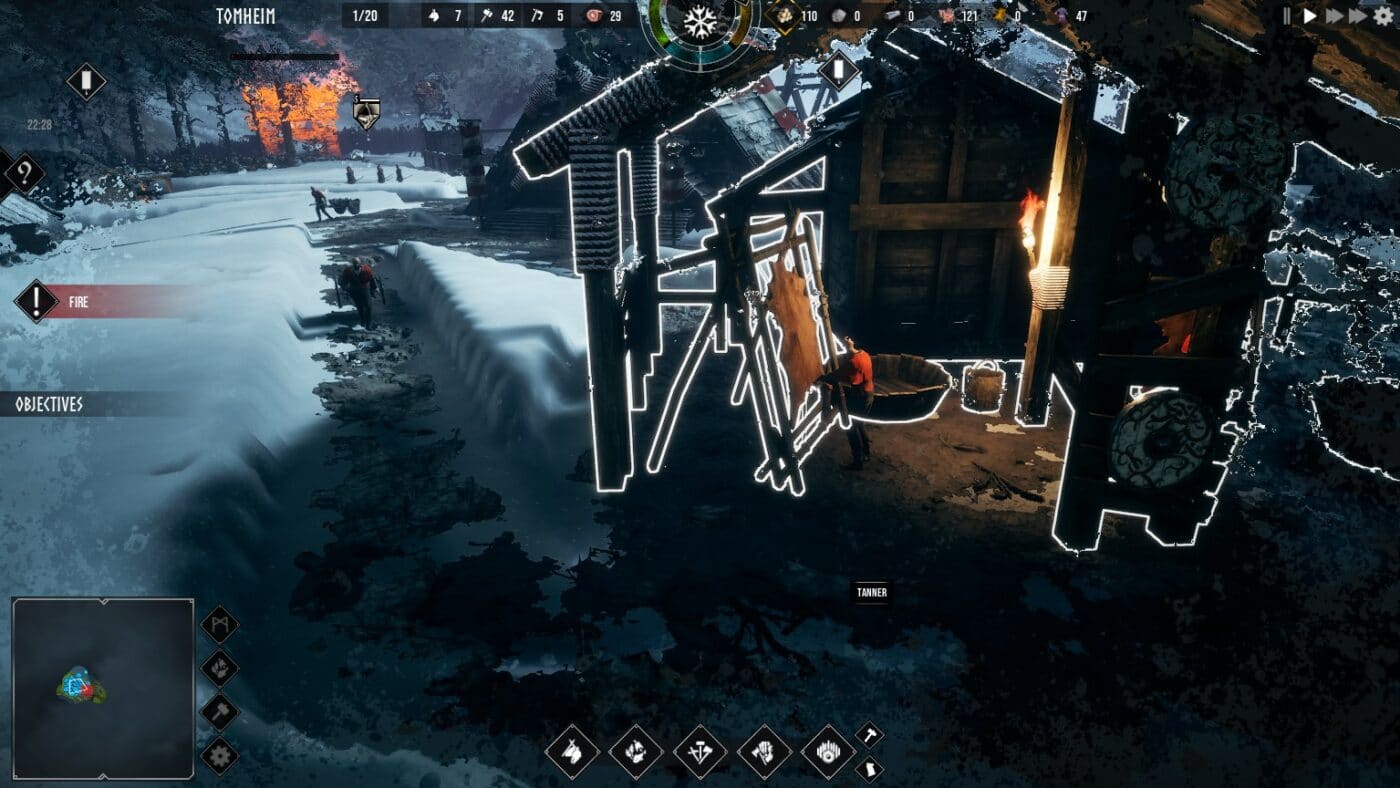Open the fire icon next to the minimap
Viewport: 1400px width, 788px height.
pyautogui.click(x=221, y=666)
